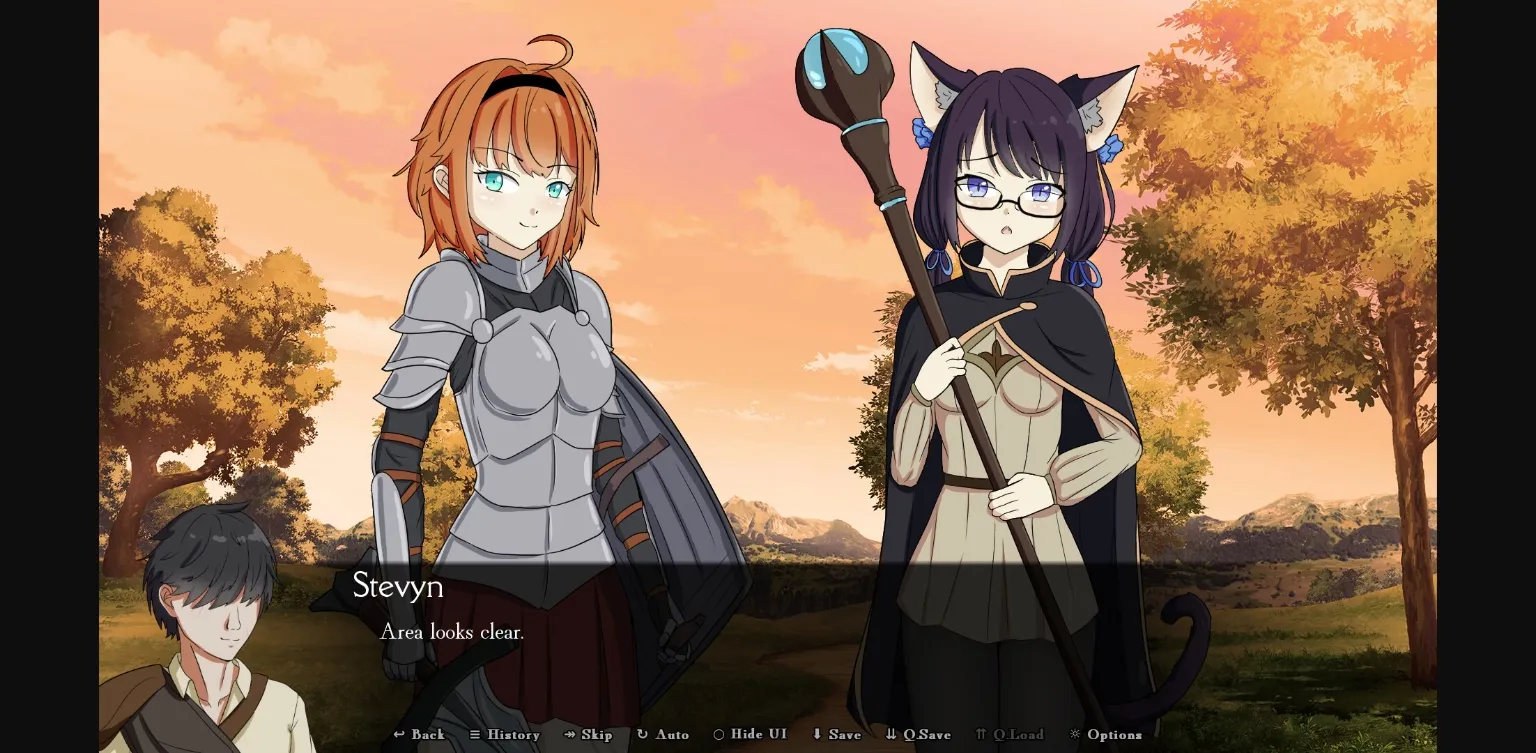The width and height of the screenshot is (1536, 753).
Task: Enable Auto text advance mode
Action: pos(663,734)
